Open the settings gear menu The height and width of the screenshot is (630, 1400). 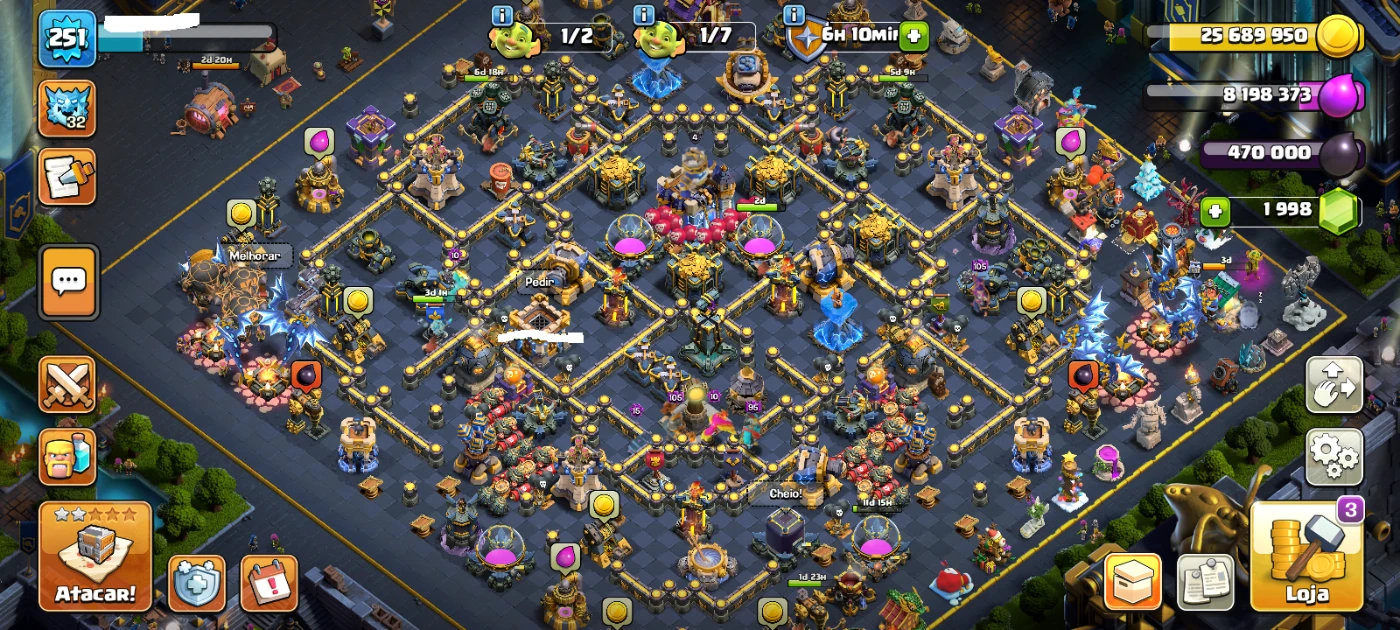(1334, 457)
